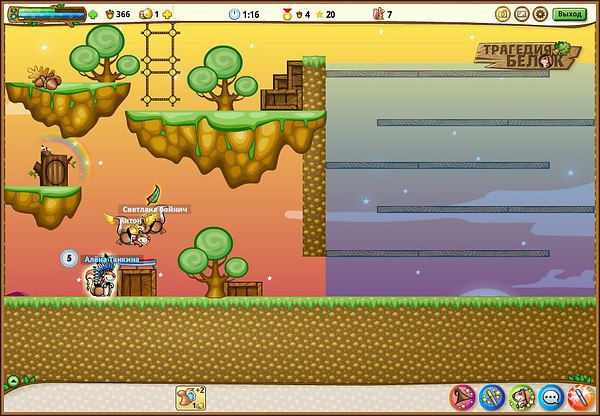Toggle the sound icon in the top bar
This screenshot has height=416, width=600.
pos(503,14)
